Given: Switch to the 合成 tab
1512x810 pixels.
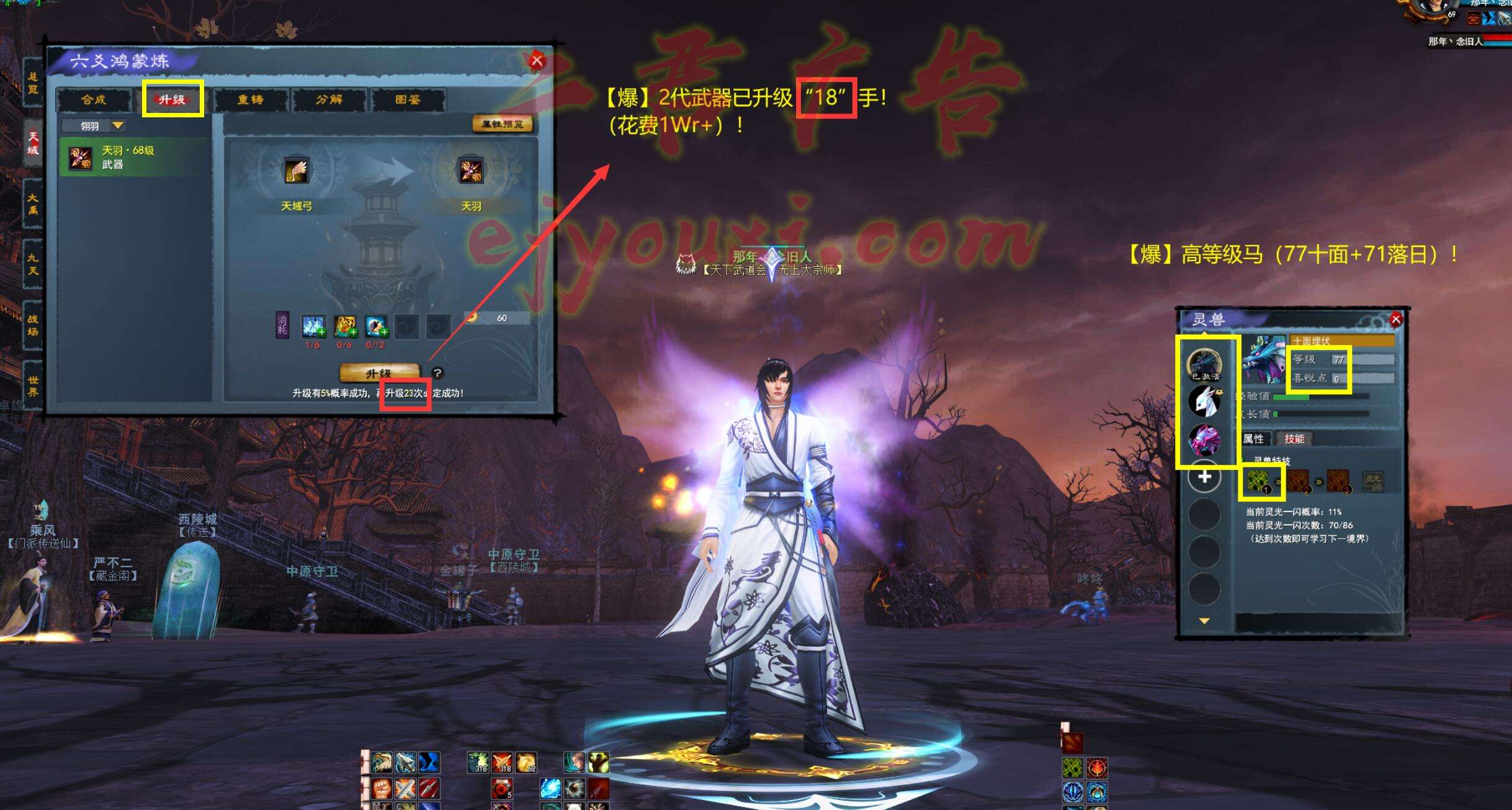Looking at the screenshot, I should [x=94, y=99].
